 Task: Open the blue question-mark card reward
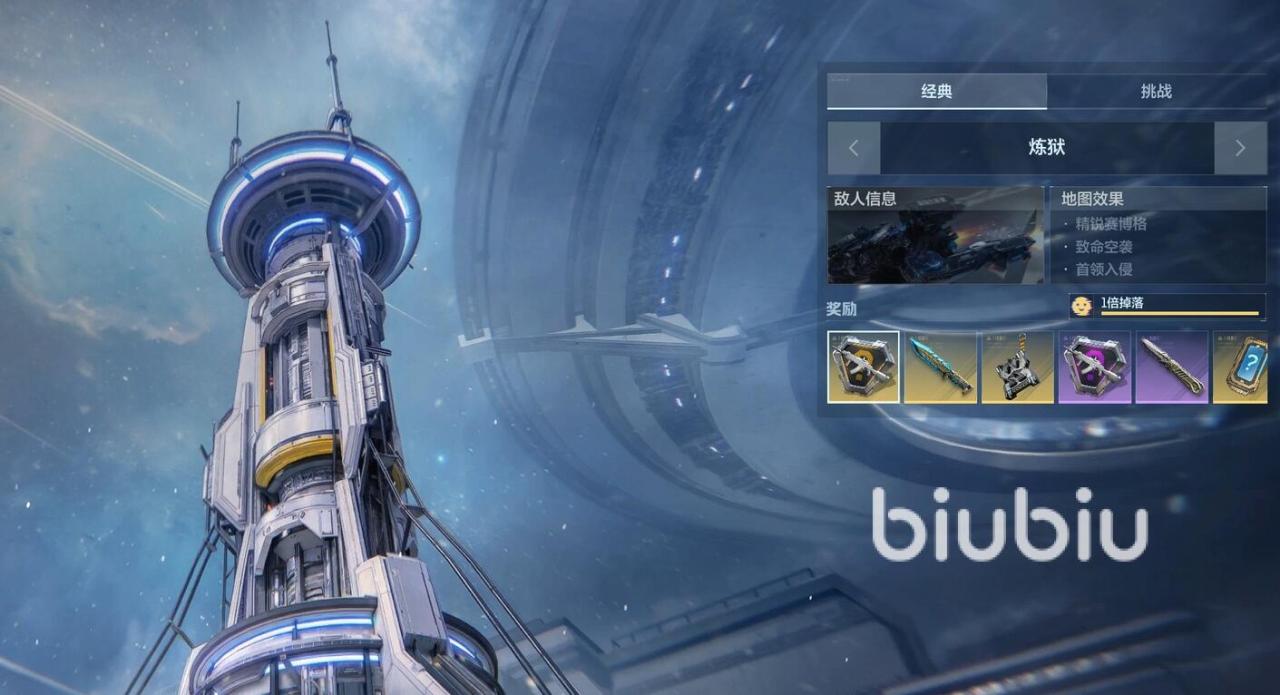(x=1242, y=367)
